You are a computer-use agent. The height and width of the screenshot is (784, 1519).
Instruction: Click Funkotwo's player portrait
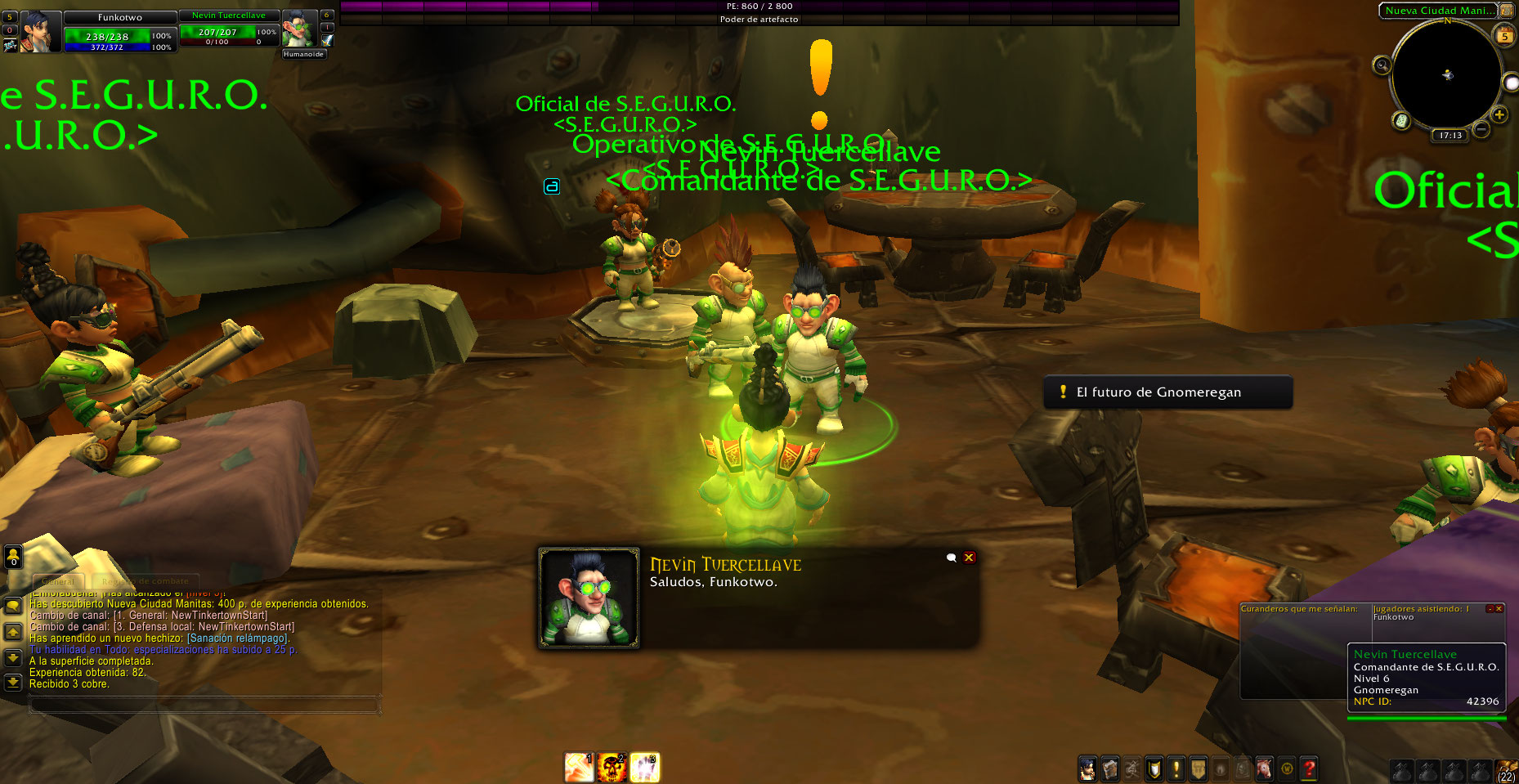pyautogui.click(x=40, y=32)
